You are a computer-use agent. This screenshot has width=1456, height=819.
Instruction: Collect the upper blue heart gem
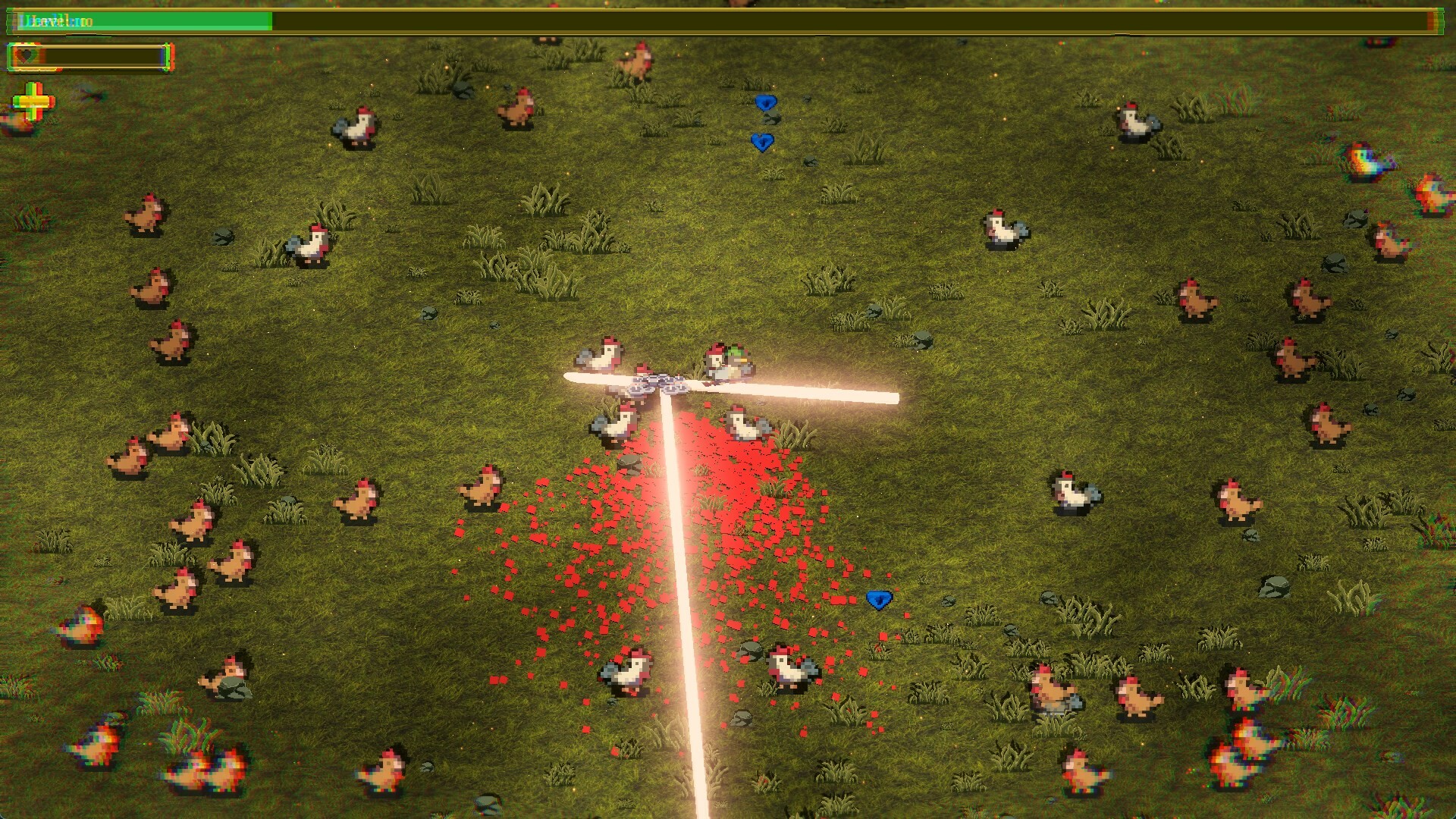[x=765, y=102]
